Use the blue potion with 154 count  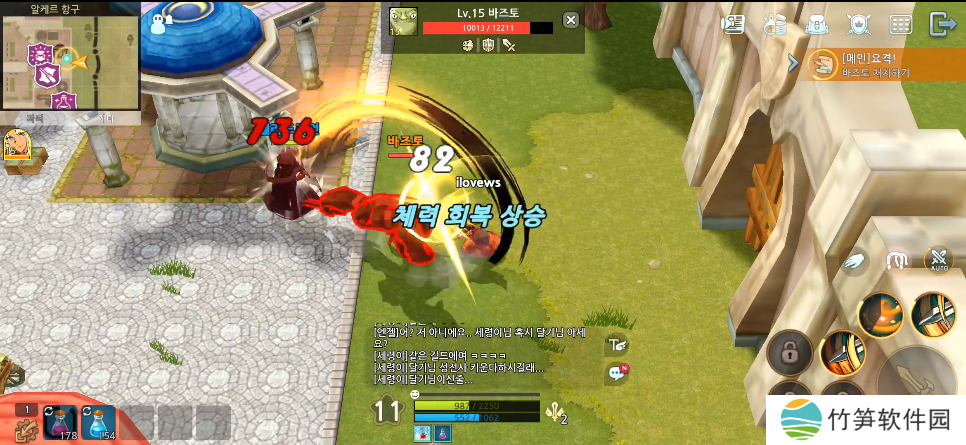(98, 423)
